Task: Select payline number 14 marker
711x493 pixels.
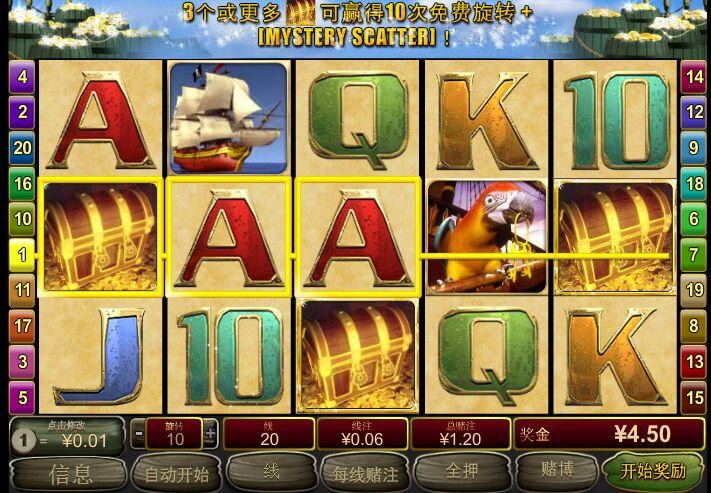Action: 693,75
